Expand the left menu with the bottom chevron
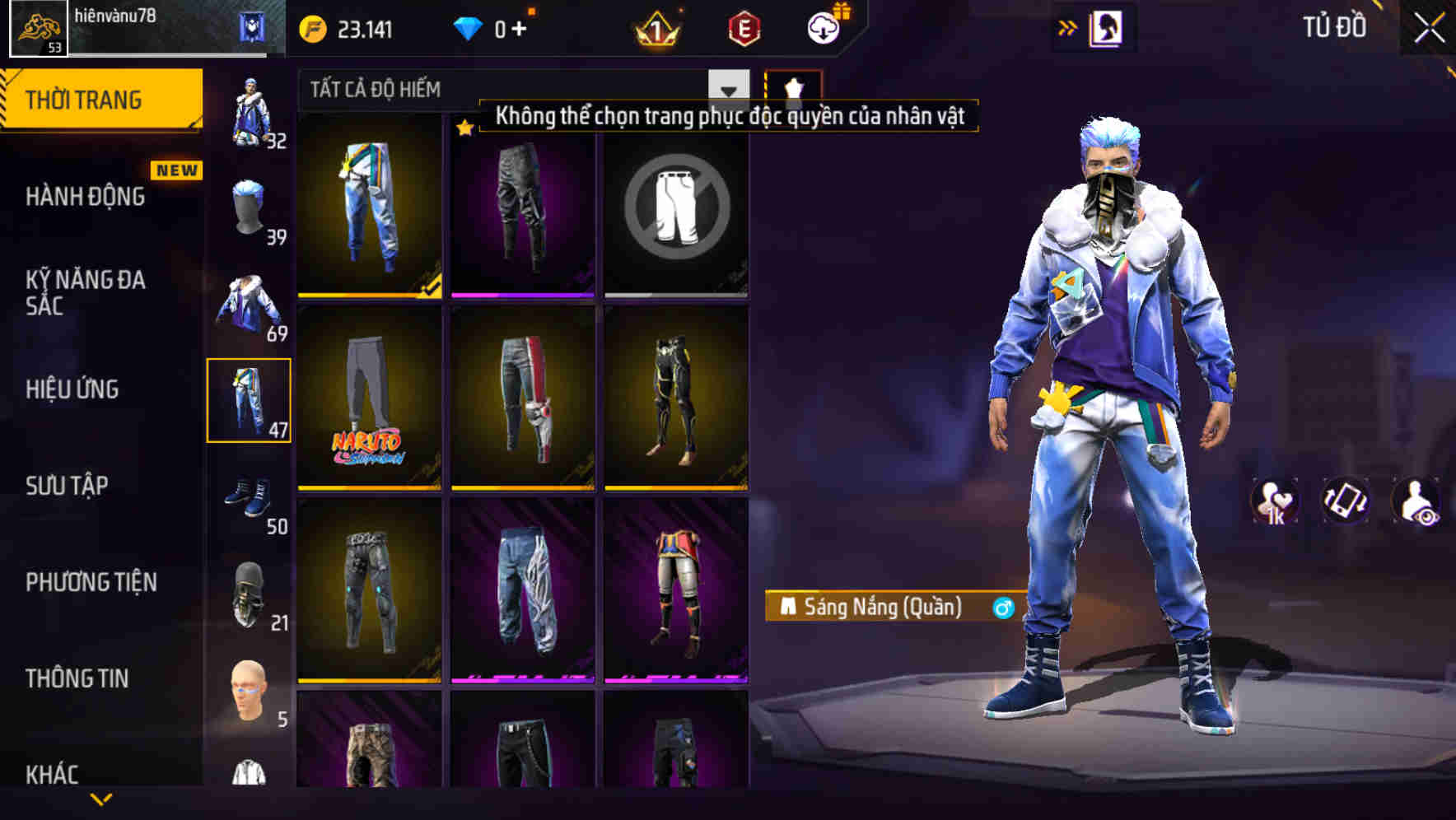This screenshot has height=820, width=1456. pyautogui.click(x=101, y=801)
